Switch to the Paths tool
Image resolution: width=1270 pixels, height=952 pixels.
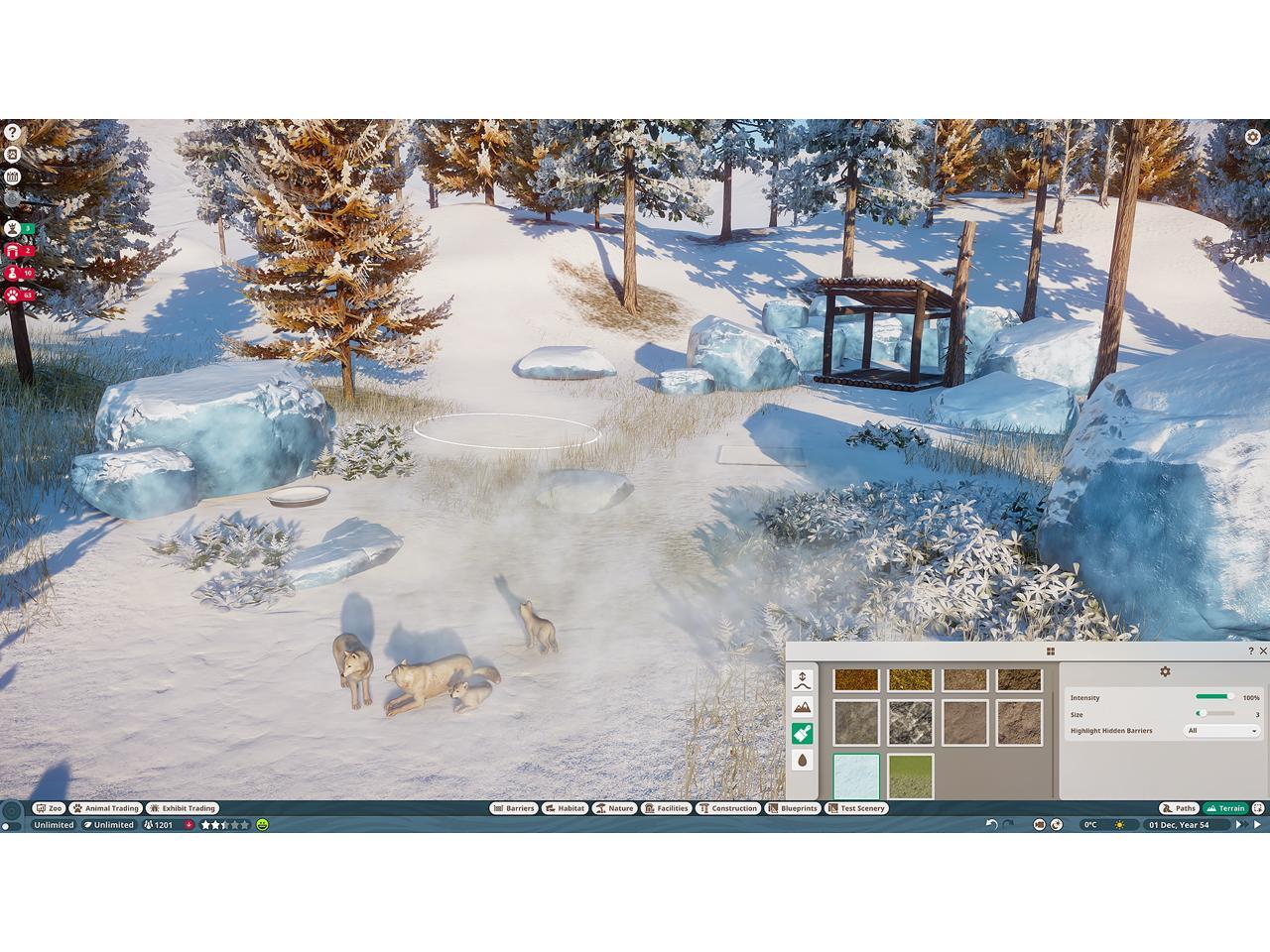1179,808
